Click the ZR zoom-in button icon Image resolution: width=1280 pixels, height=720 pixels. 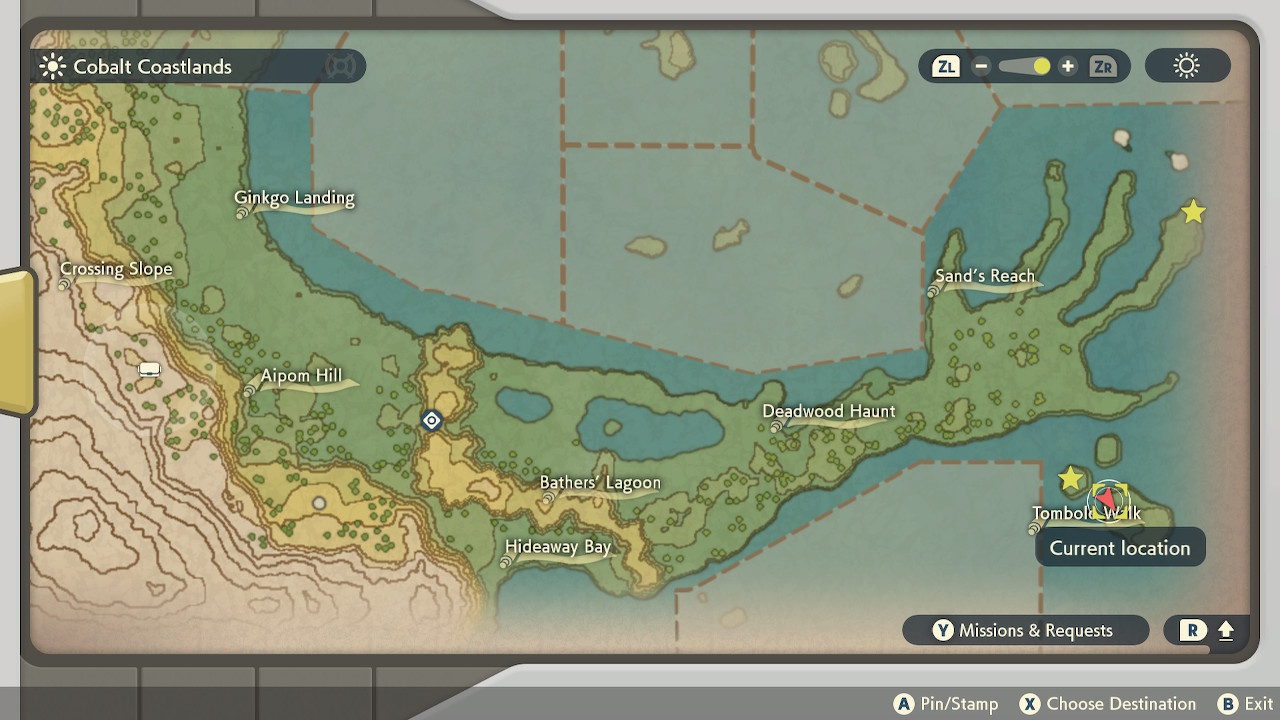1103,66
